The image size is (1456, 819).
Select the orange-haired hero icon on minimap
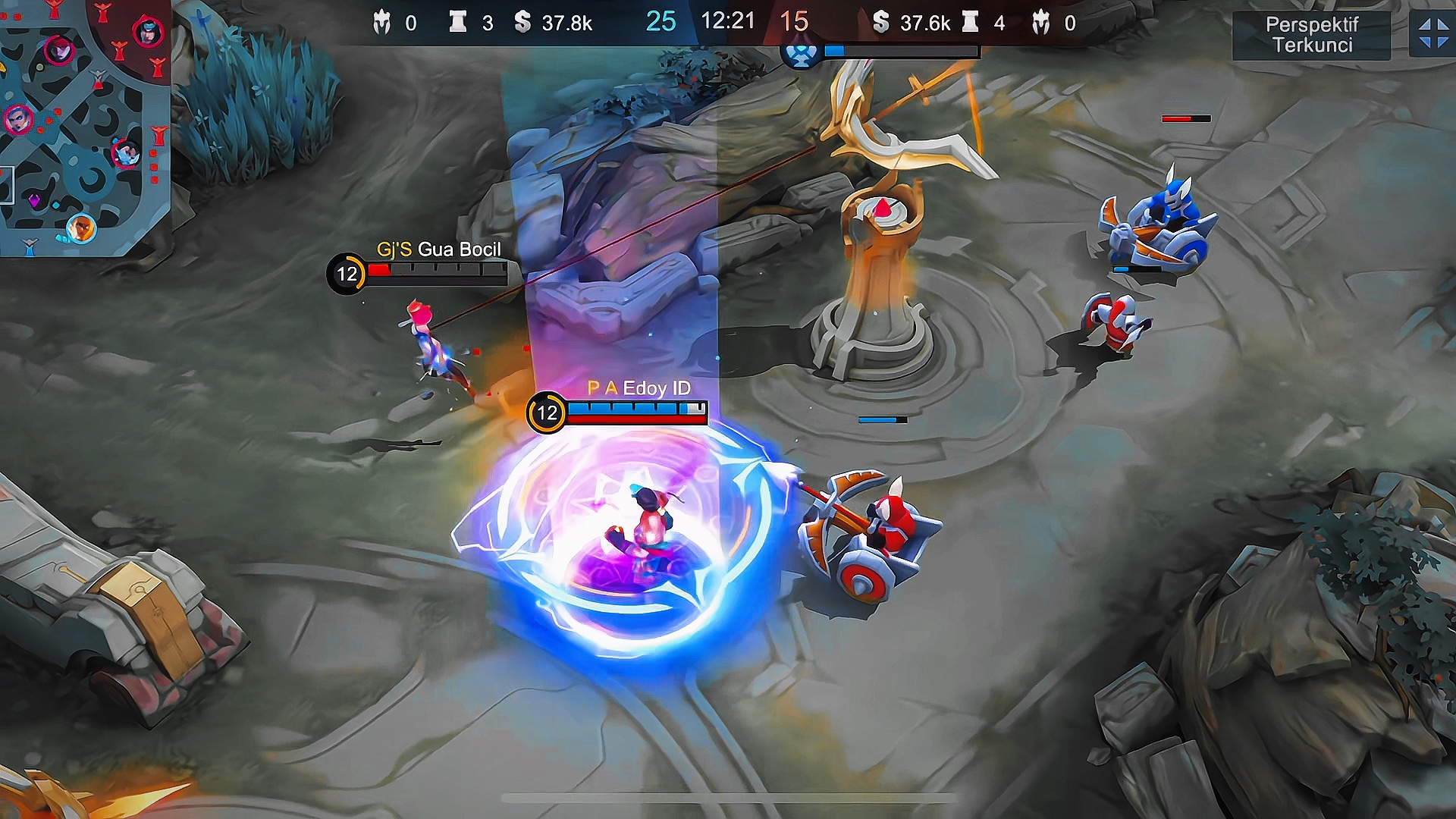point(81,227)
